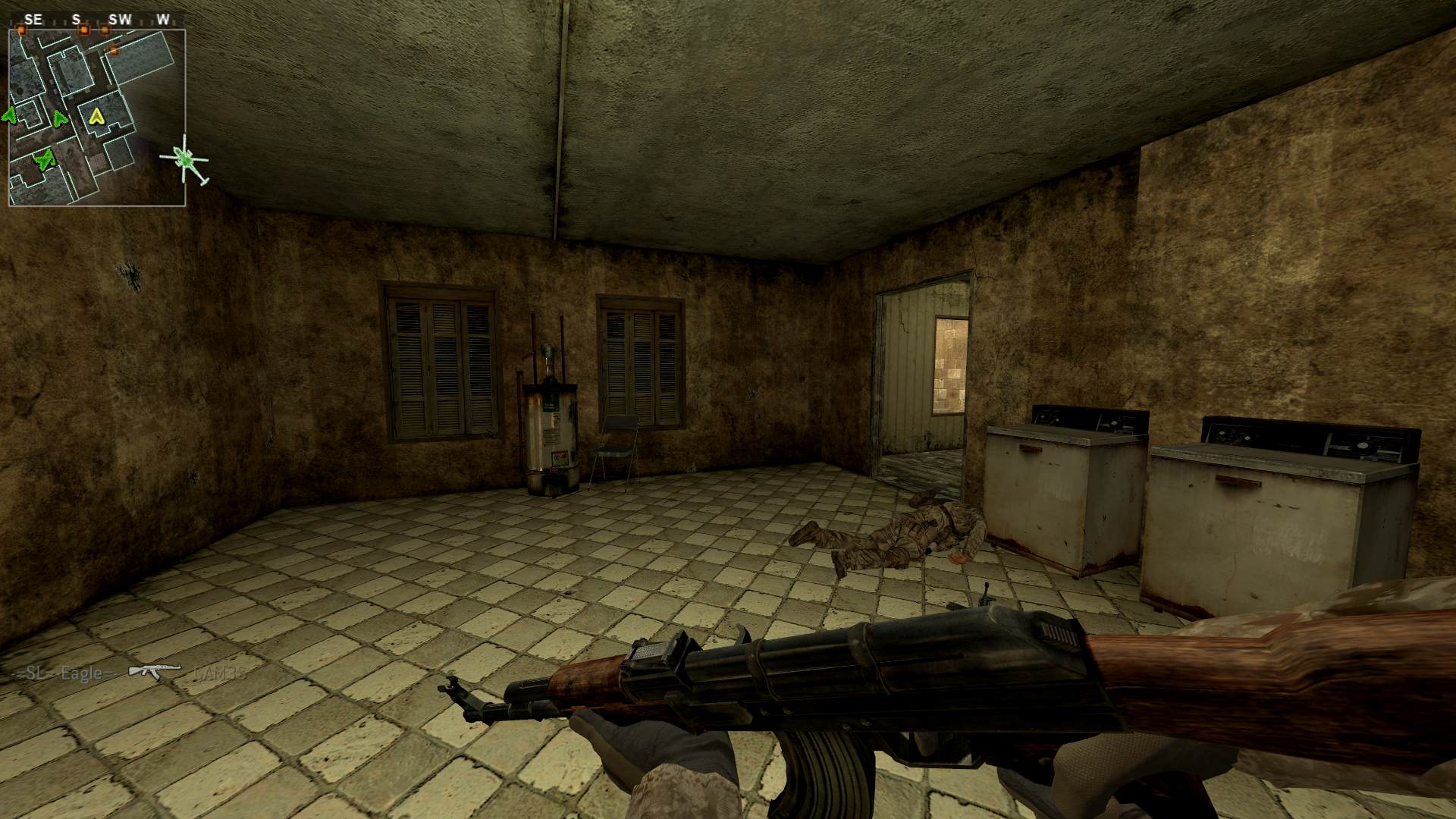This screenshot has height=819, width=1456.
Task: Click the AK-47 icon in the kill feed
Action: (x=155, y=671)
